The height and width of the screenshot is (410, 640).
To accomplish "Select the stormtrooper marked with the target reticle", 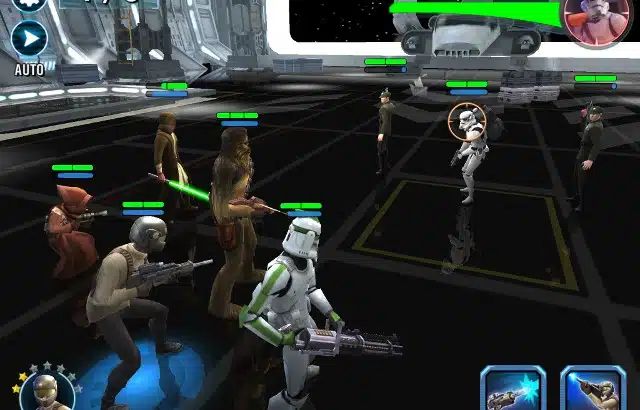I will pyautogui.click(x=467, y=150).
